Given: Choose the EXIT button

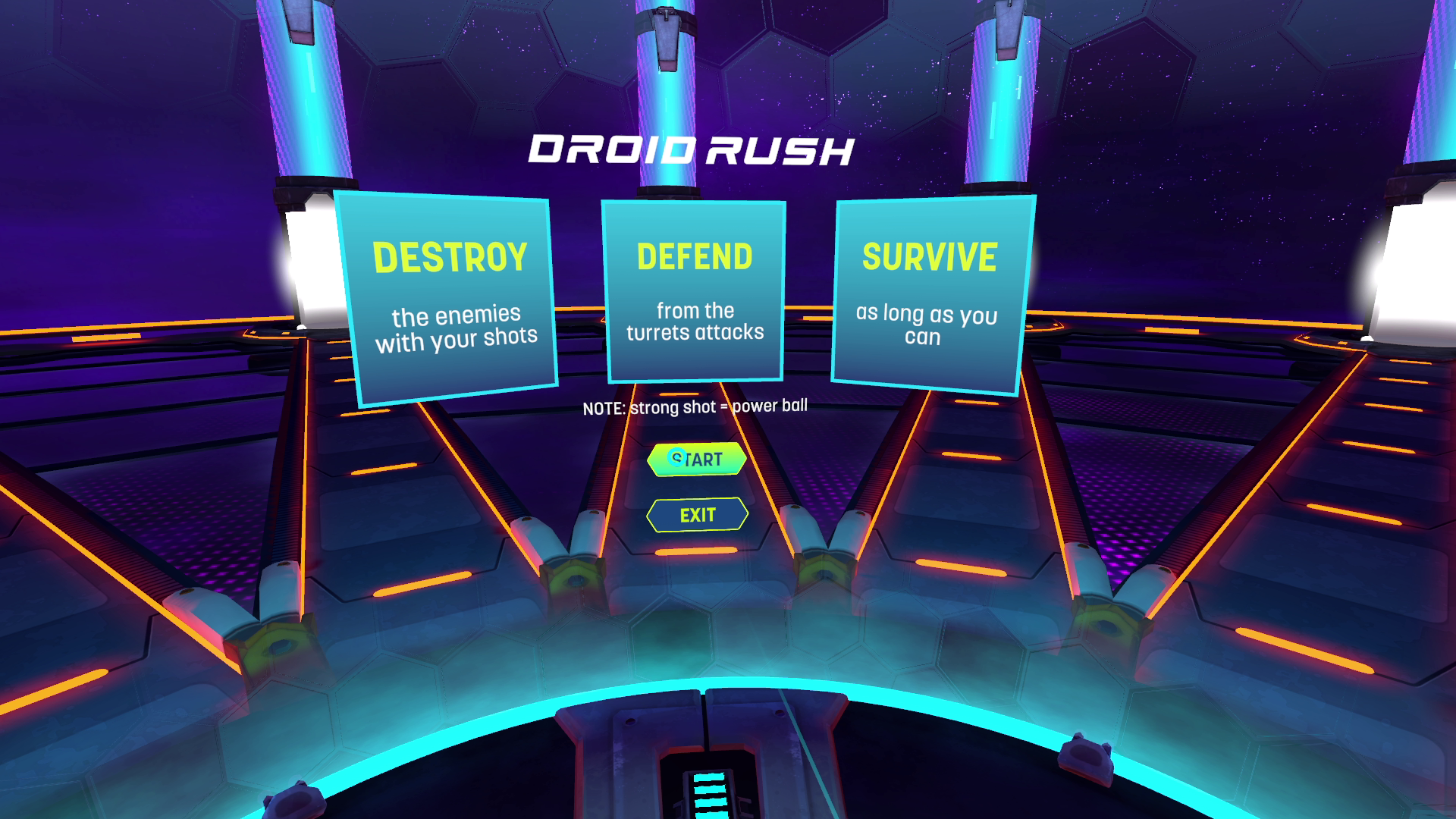Looking at the screenshot, I should [x=697, y=516].
